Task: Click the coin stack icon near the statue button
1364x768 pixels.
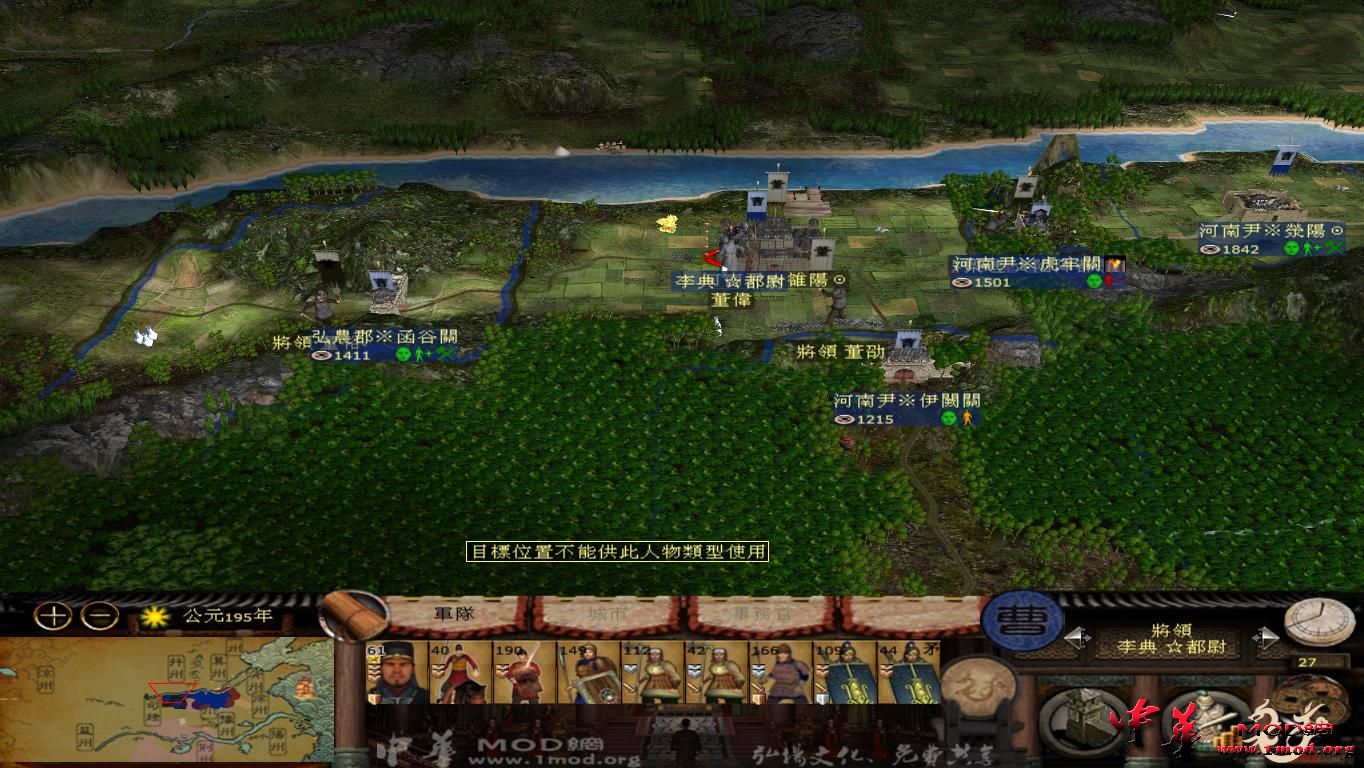Action: 1226,736
